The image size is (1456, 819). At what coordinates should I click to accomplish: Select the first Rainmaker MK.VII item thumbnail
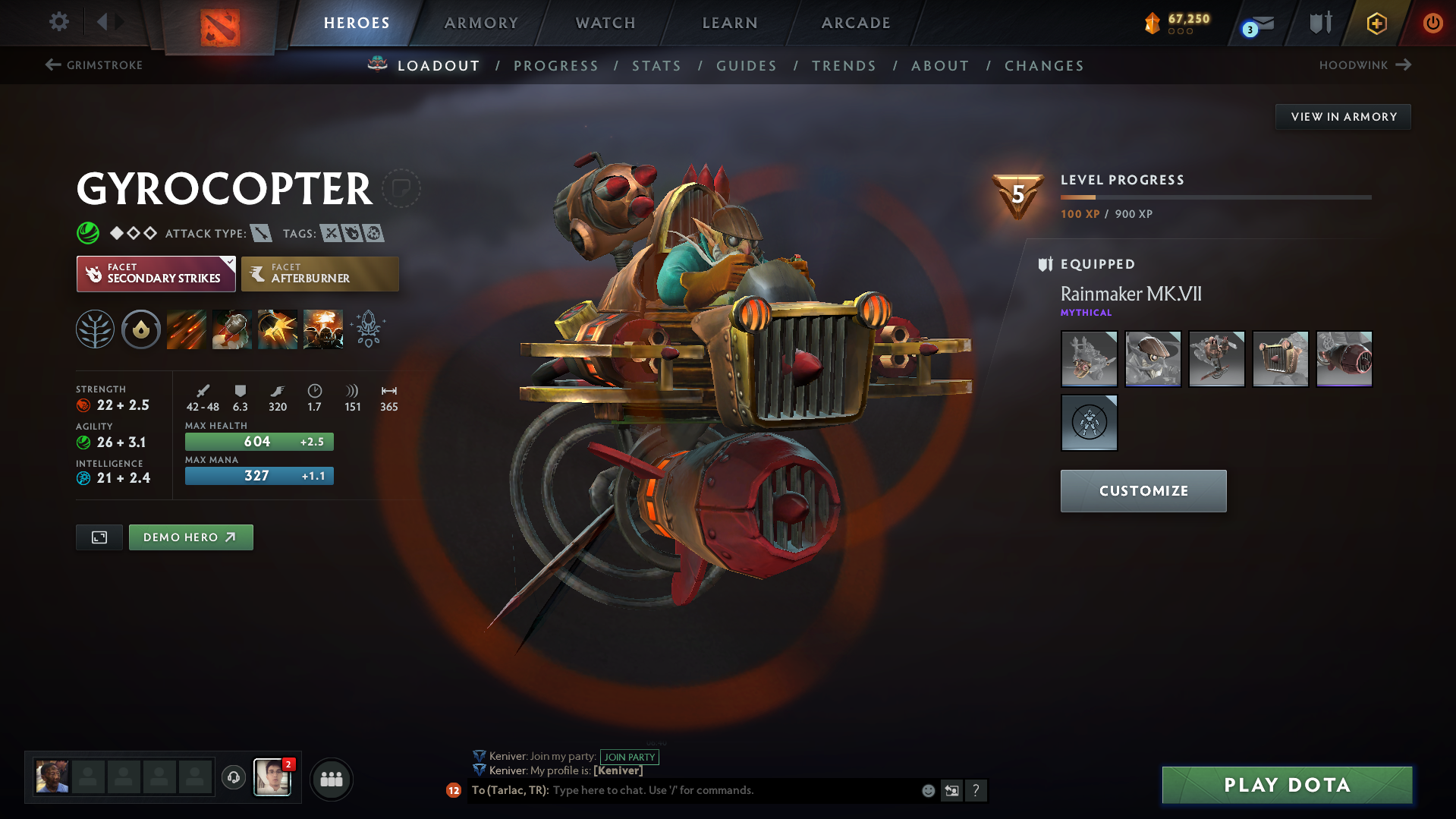(1089, 358)
